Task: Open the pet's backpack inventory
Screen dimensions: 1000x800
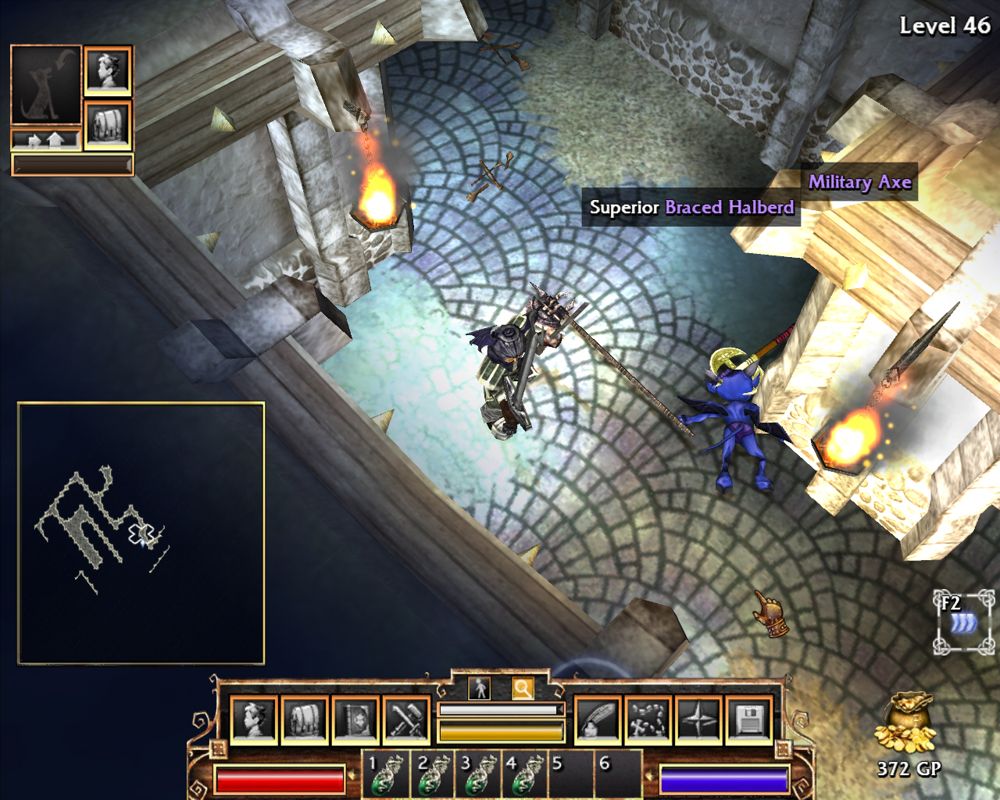Action: (107, 124)
